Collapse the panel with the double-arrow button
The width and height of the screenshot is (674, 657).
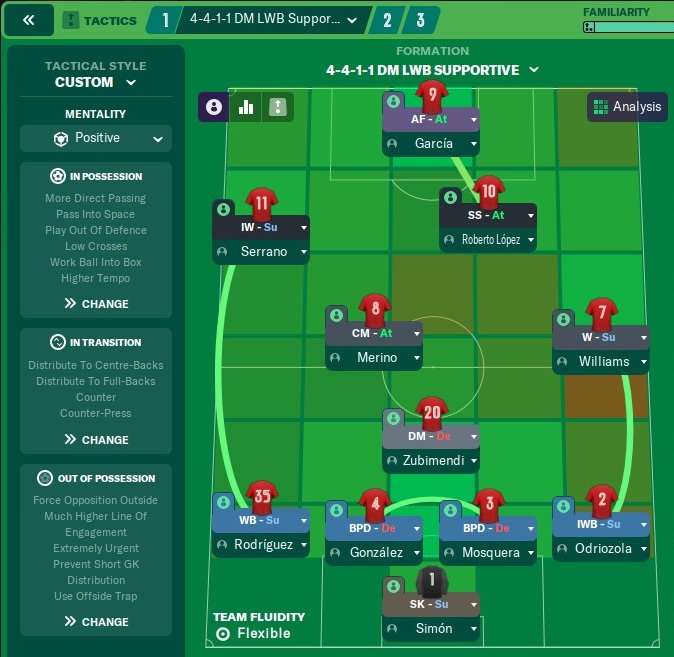click(29, 20)
